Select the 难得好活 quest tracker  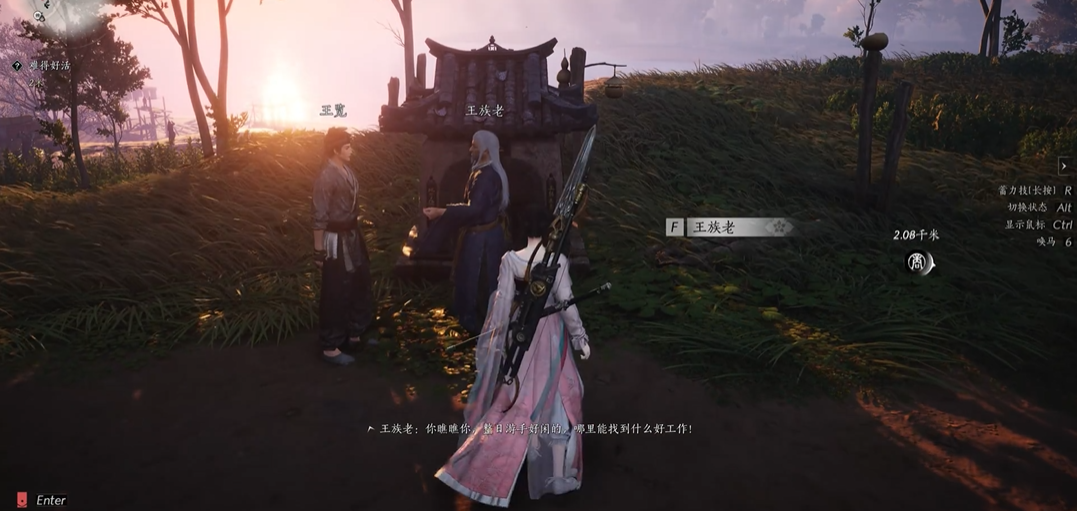point(50,65)
